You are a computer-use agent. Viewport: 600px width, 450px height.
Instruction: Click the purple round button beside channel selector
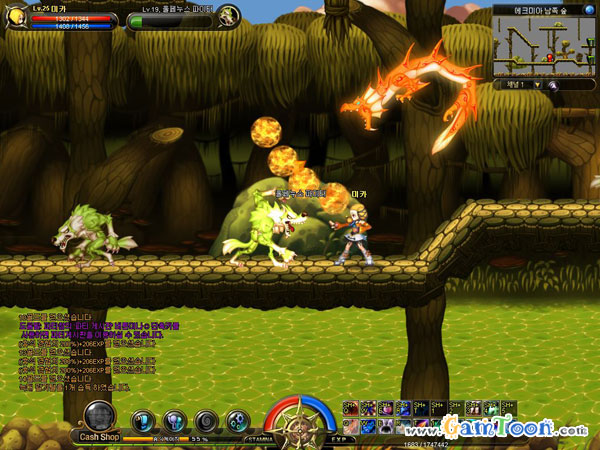click(551, 85)
